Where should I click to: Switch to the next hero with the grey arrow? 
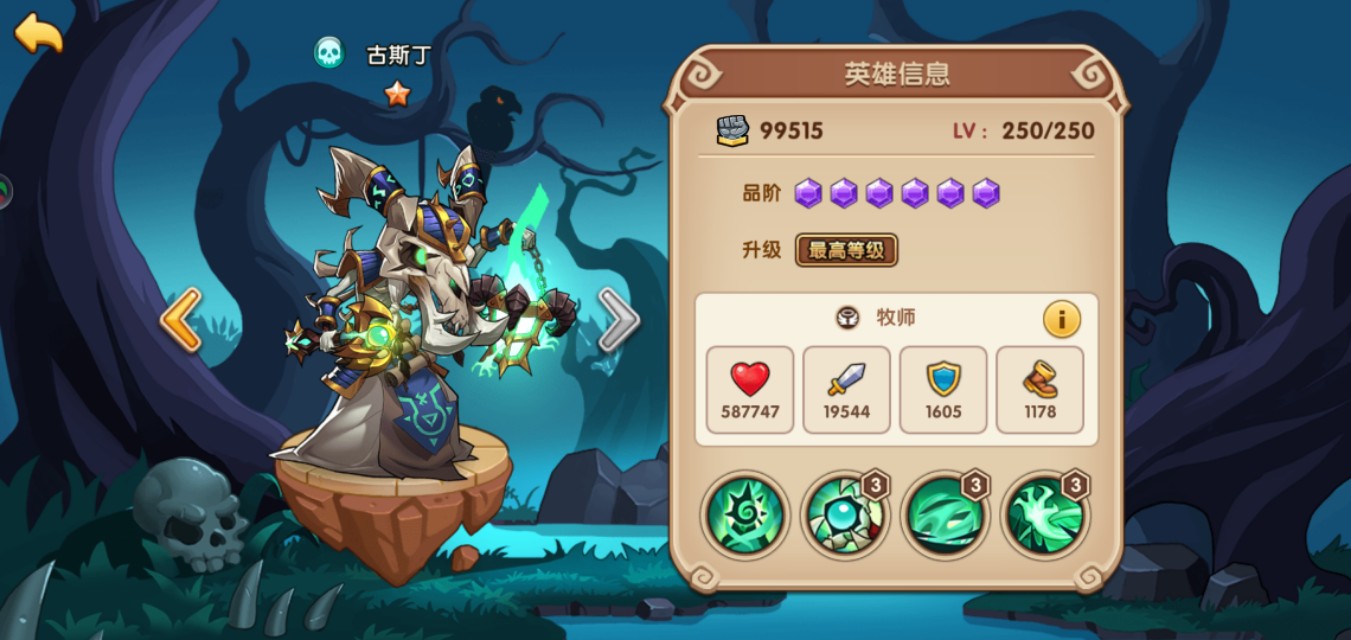coord(618,320)
